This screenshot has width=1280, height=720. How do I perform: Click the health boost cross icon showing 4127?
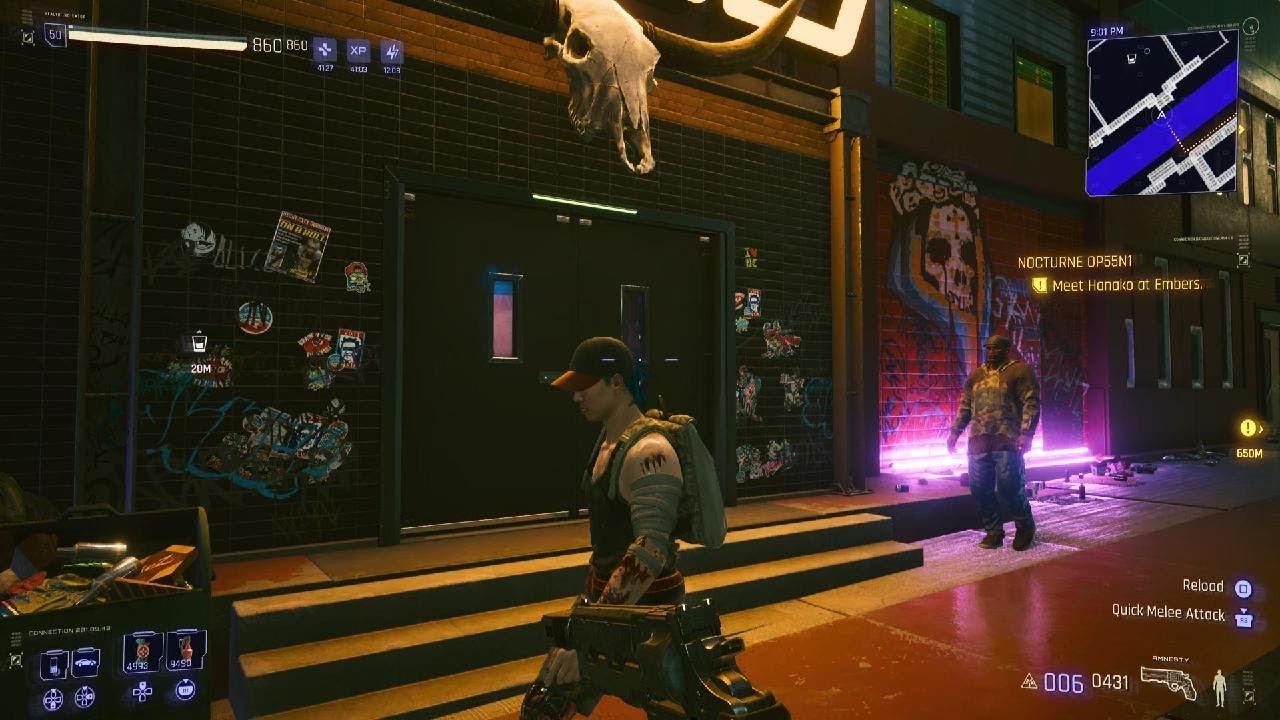coord(325,51)
